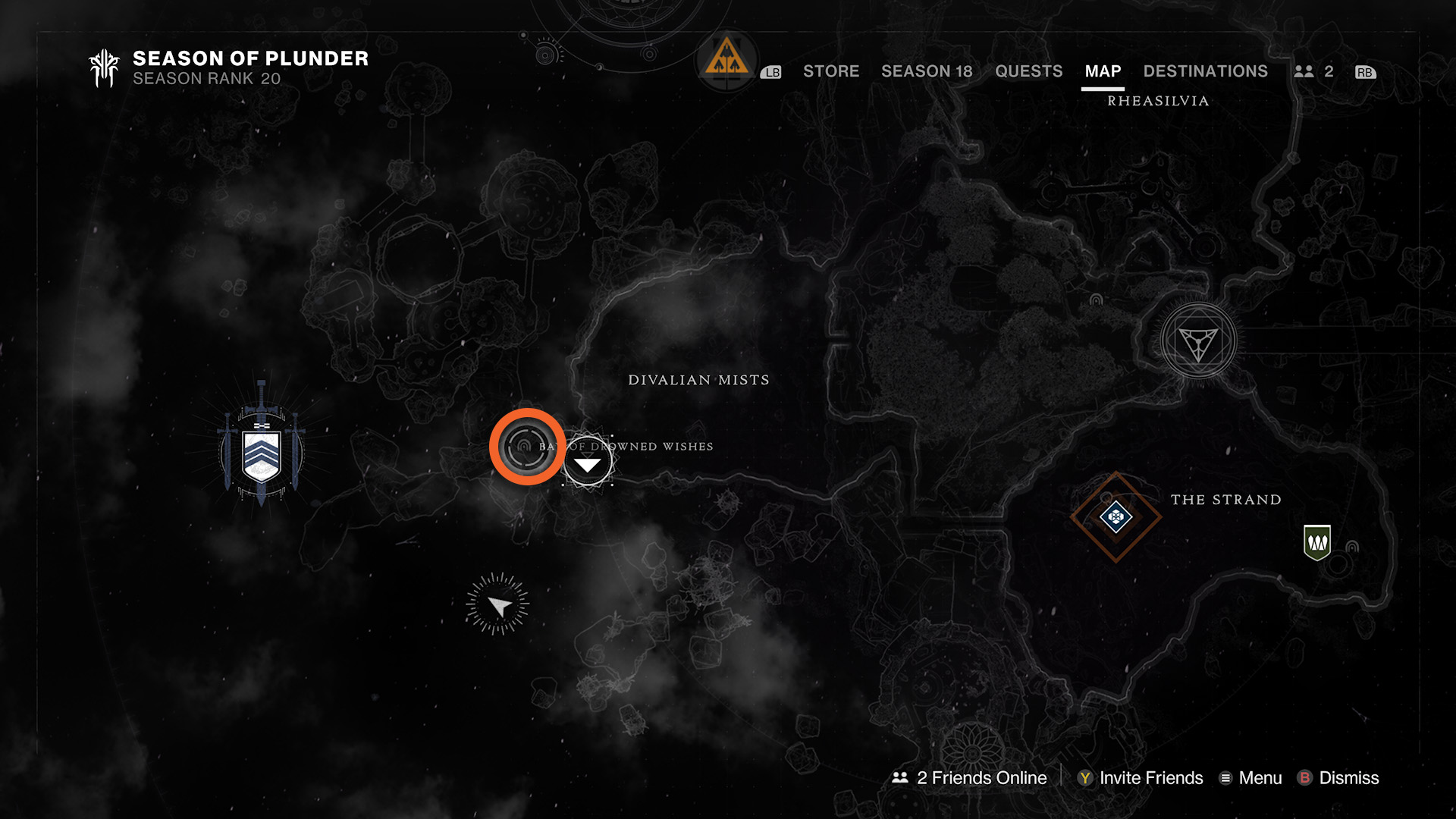Screen dimensions: 1456x819
Task: Switch to the Destinations tab
Action: pos(1205,71)
